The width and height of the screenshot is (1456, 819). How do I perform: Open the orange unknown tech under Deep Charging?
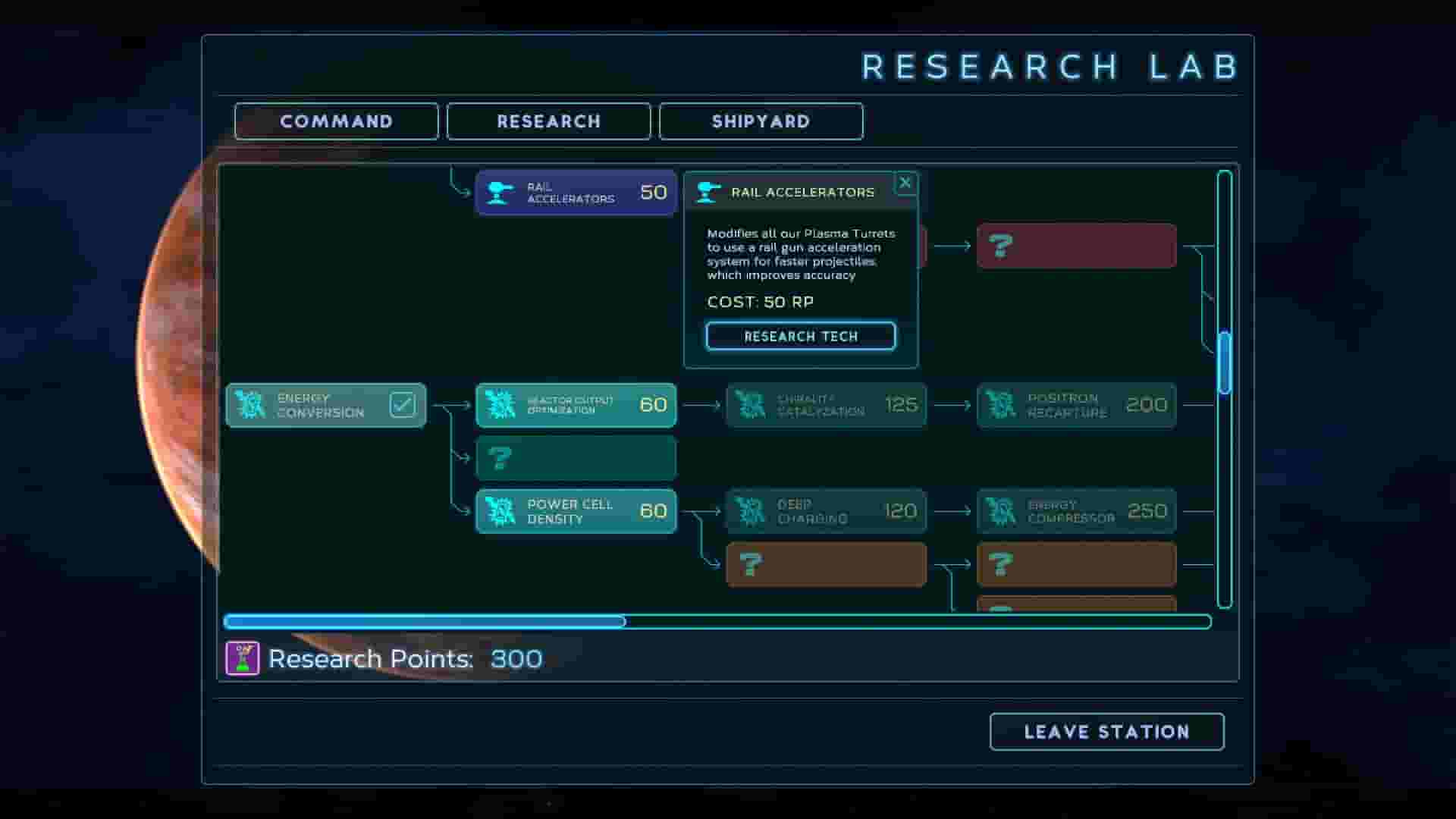click(x=825, y=564)
